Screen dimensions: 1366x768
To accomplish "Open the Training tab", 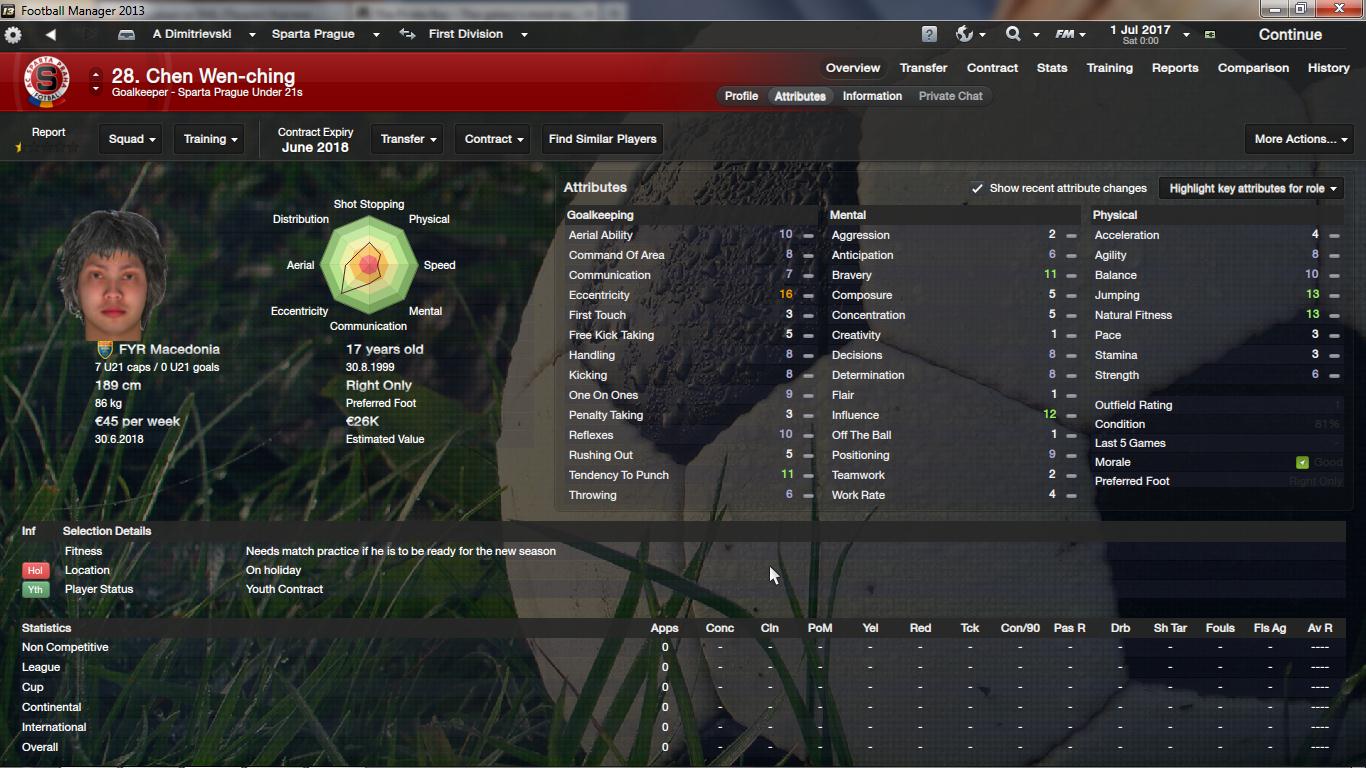I will point(1109,68).
